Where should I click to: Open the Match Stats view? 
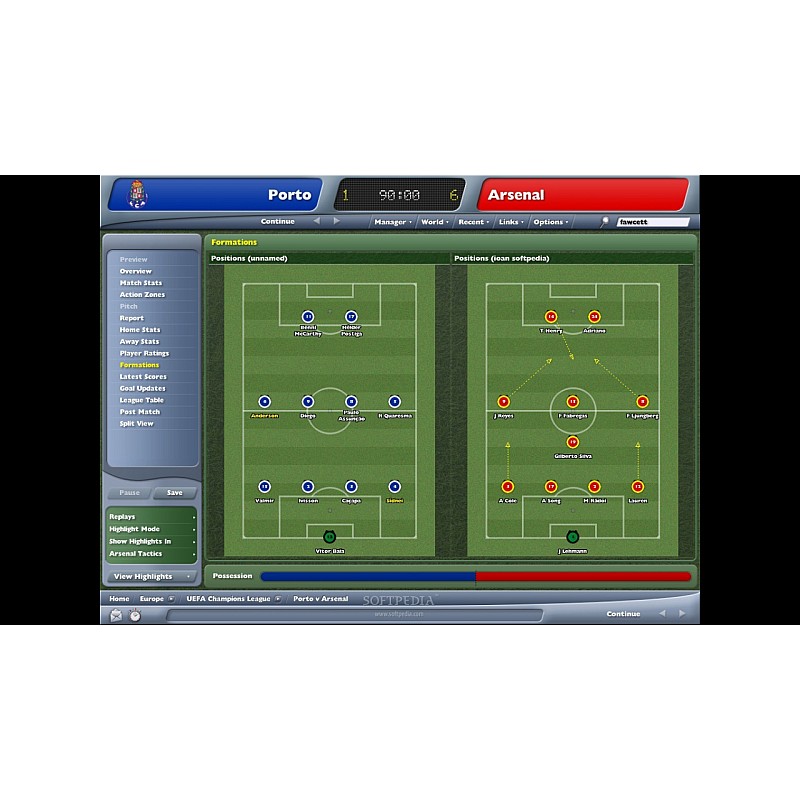(141, 283)
